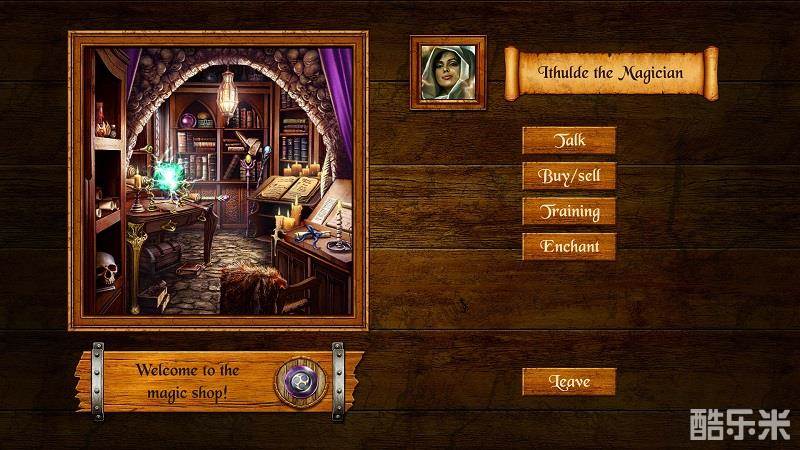The image size is (800, 450).
Task: Open the Buy/sell shop menu
Action: tap(569, 176)
